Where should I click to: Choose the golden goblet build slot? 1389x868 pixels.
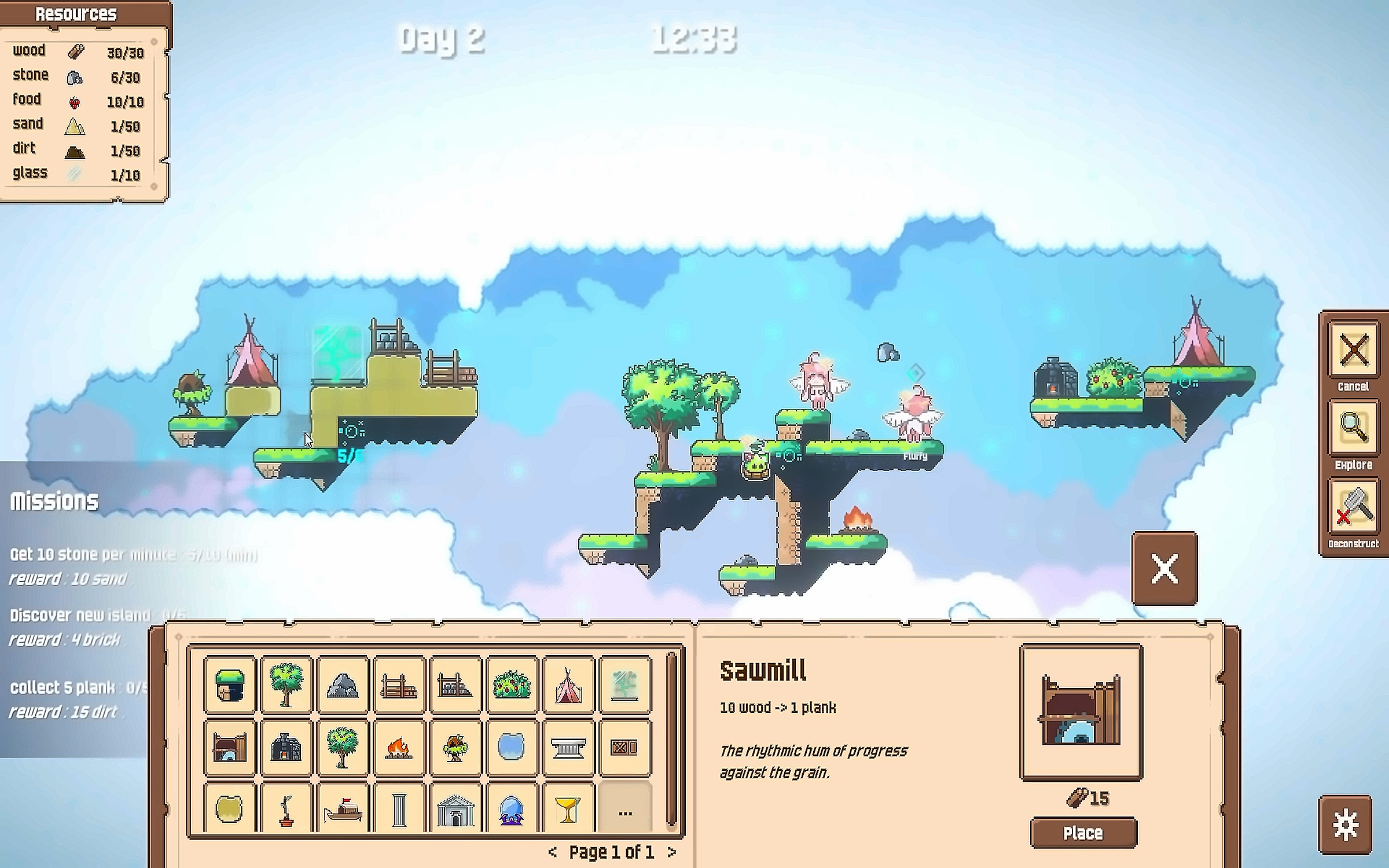point(568,809)
